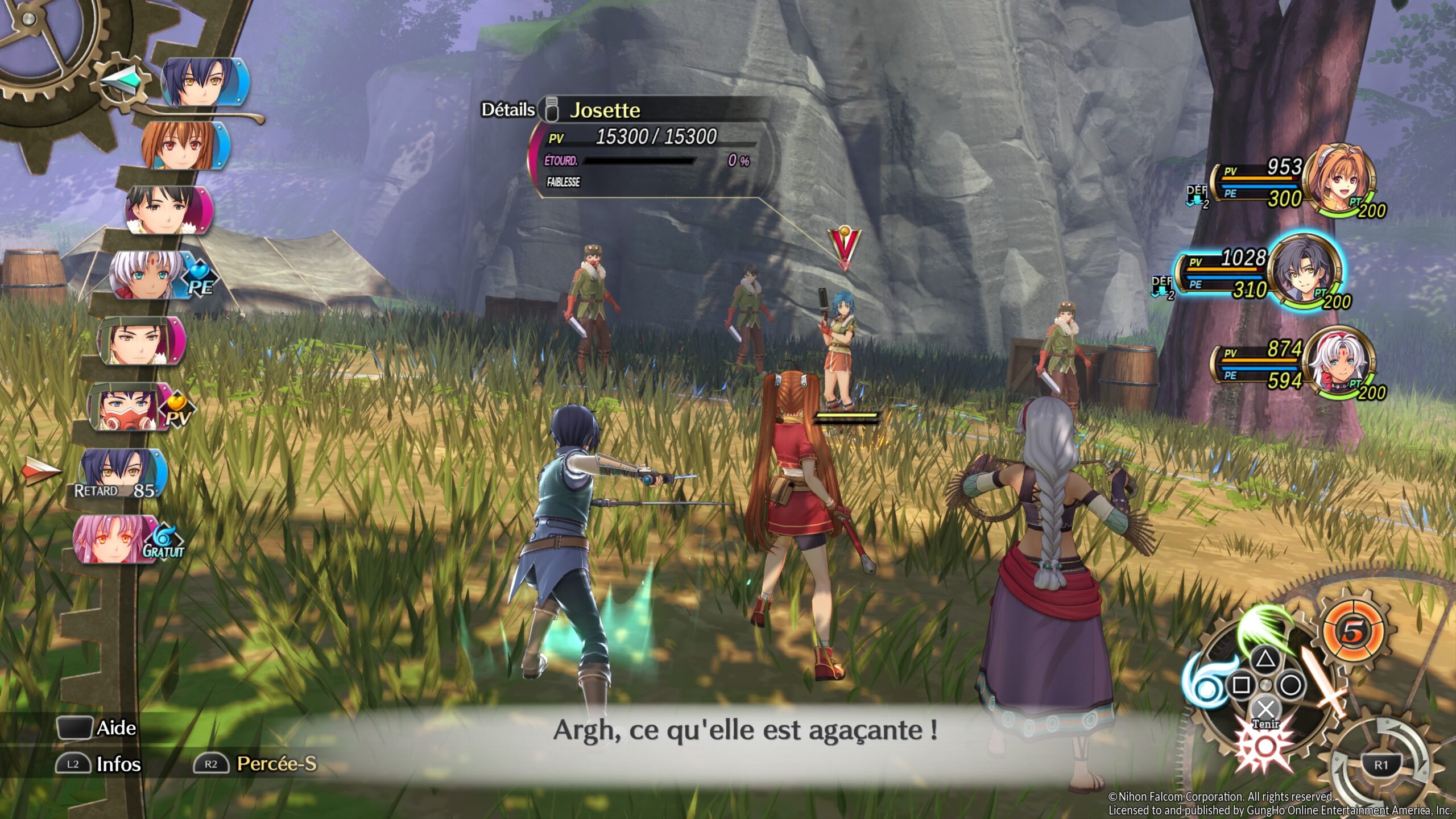Screen dimensions: 1456x819
Task: Select the white-haired ally portrait with 874 PV
Action: 1339,361
